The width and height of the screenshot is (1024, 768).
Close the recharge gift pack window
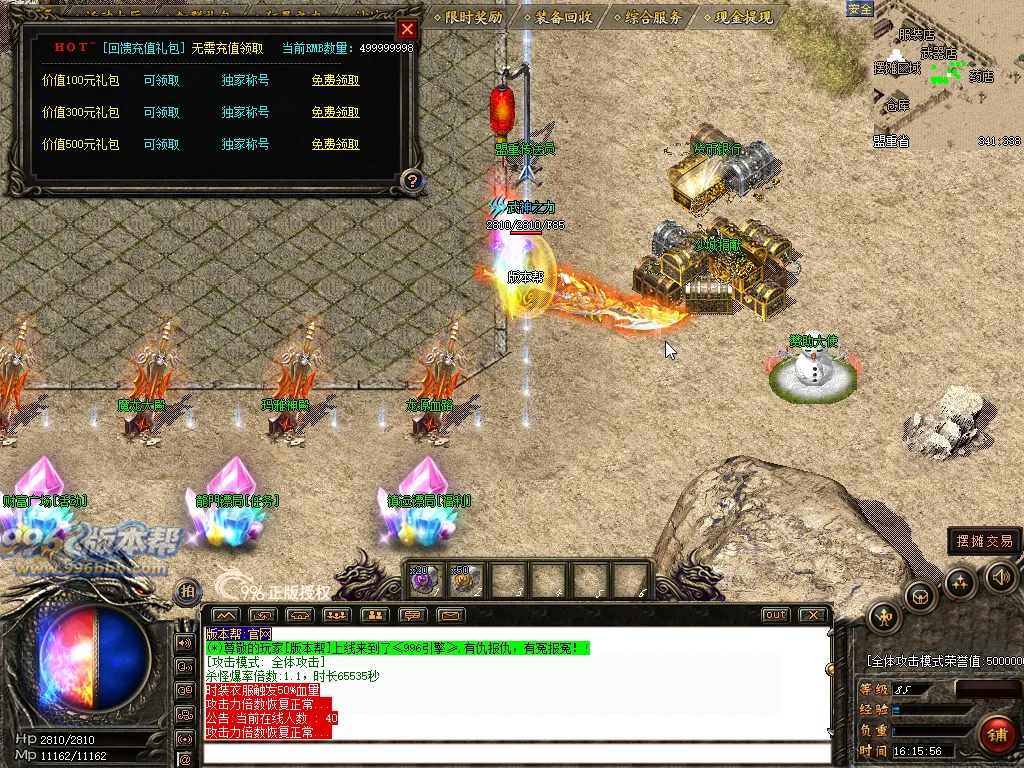click(406, 29)
